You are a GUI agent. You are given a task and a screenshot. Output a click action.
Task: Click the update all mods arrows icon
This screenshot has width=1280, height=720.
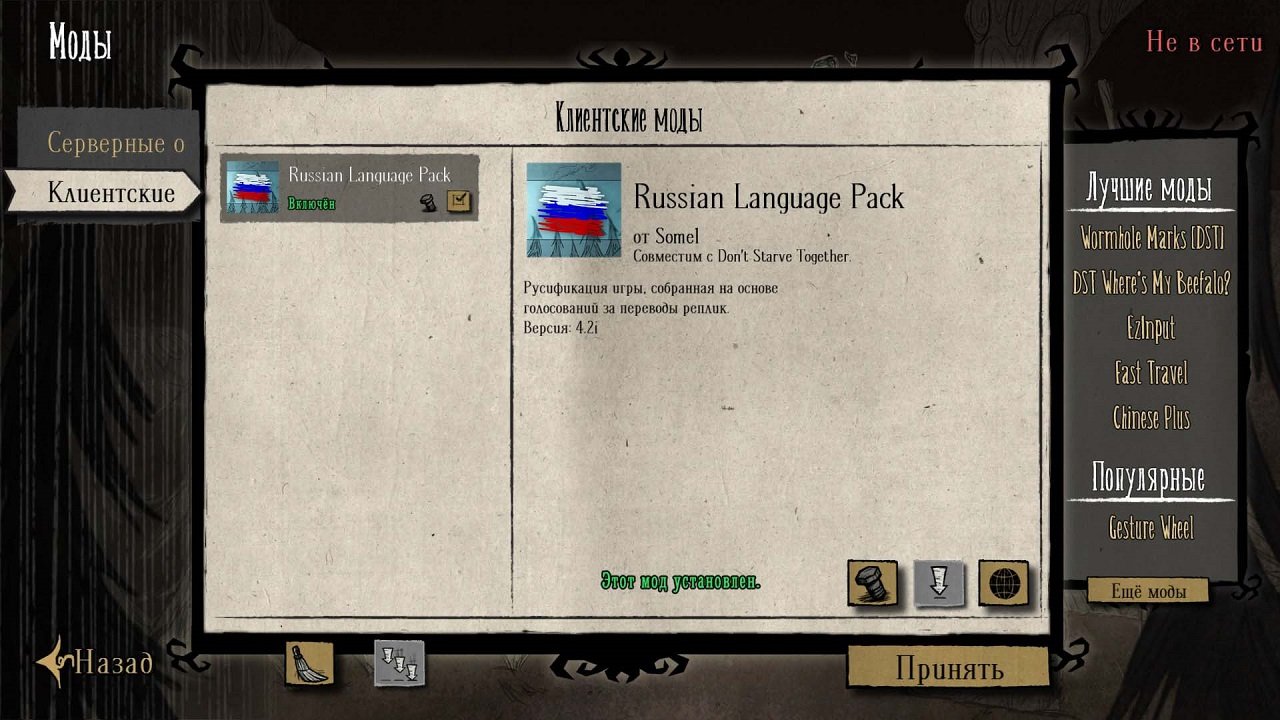click(x=399, y=662)
